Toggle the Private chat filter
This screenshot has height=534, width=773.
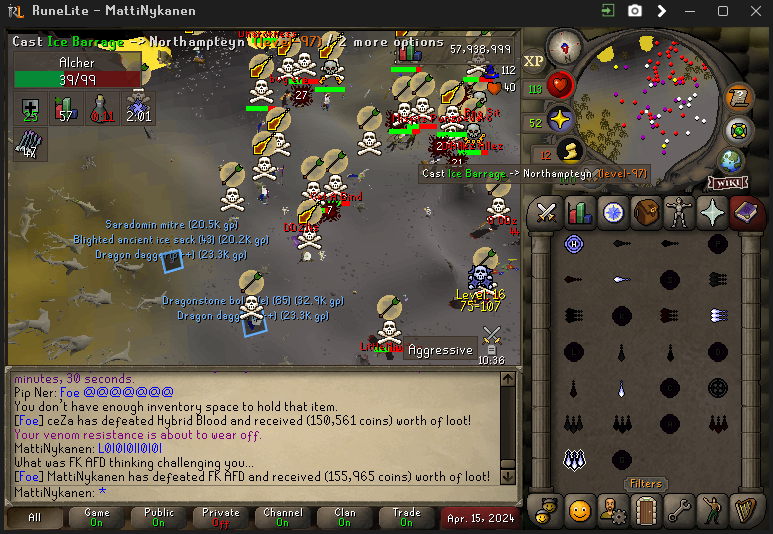click(221, 517)
